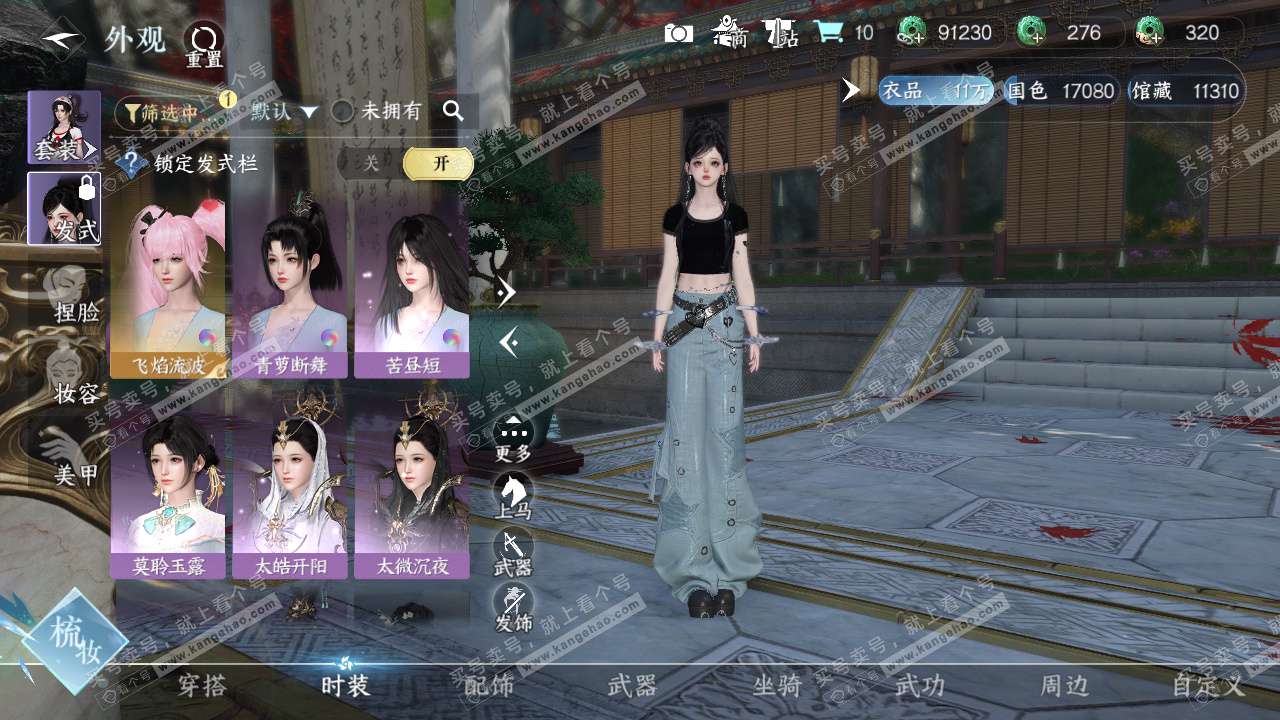Select the 发式 hairstyle category
The image size is (1280, 720).
[x=64, y=208]
